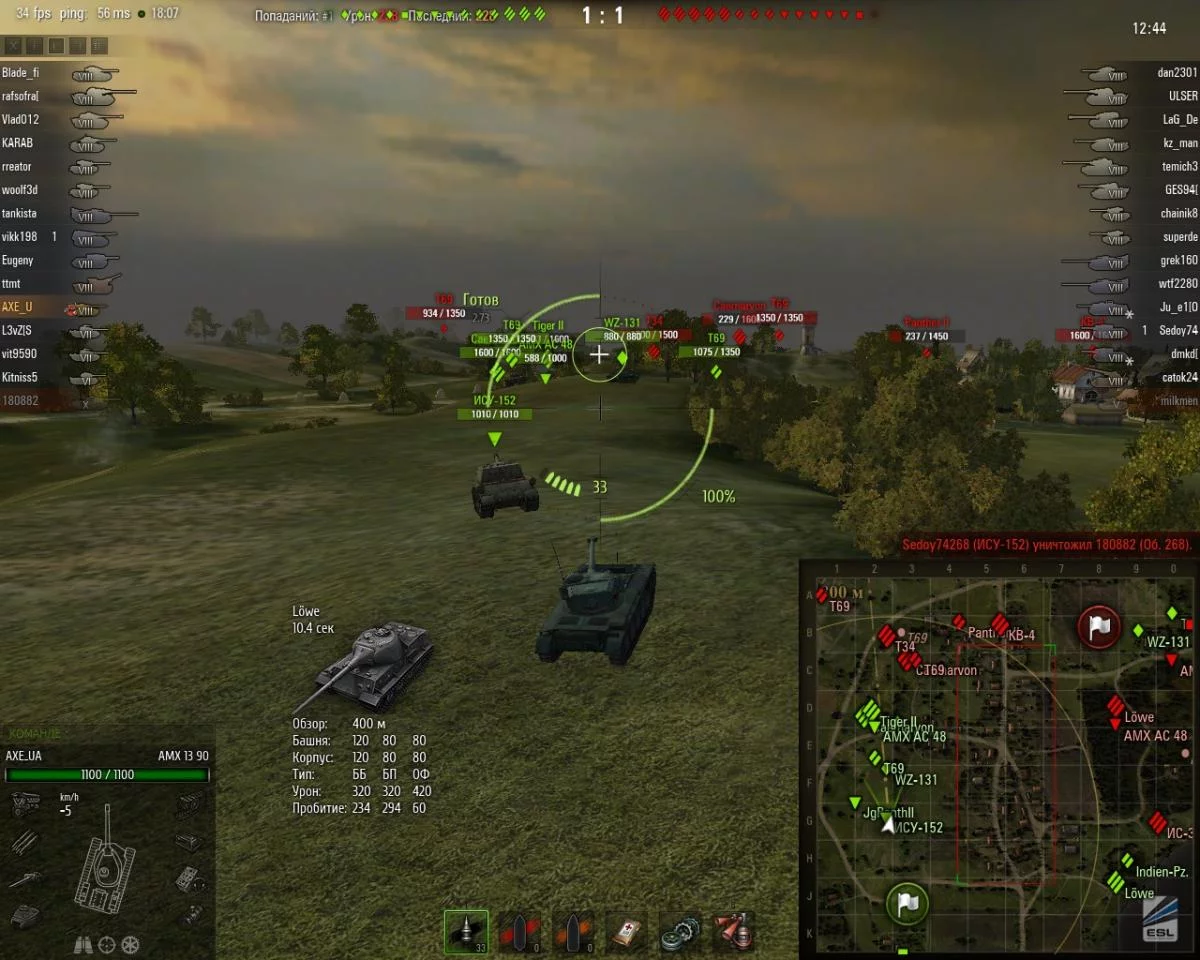Click the binoculars equipment icon
Image resolution: width=1200 pixels, height=960 pixels.
(x=84, y=944)
